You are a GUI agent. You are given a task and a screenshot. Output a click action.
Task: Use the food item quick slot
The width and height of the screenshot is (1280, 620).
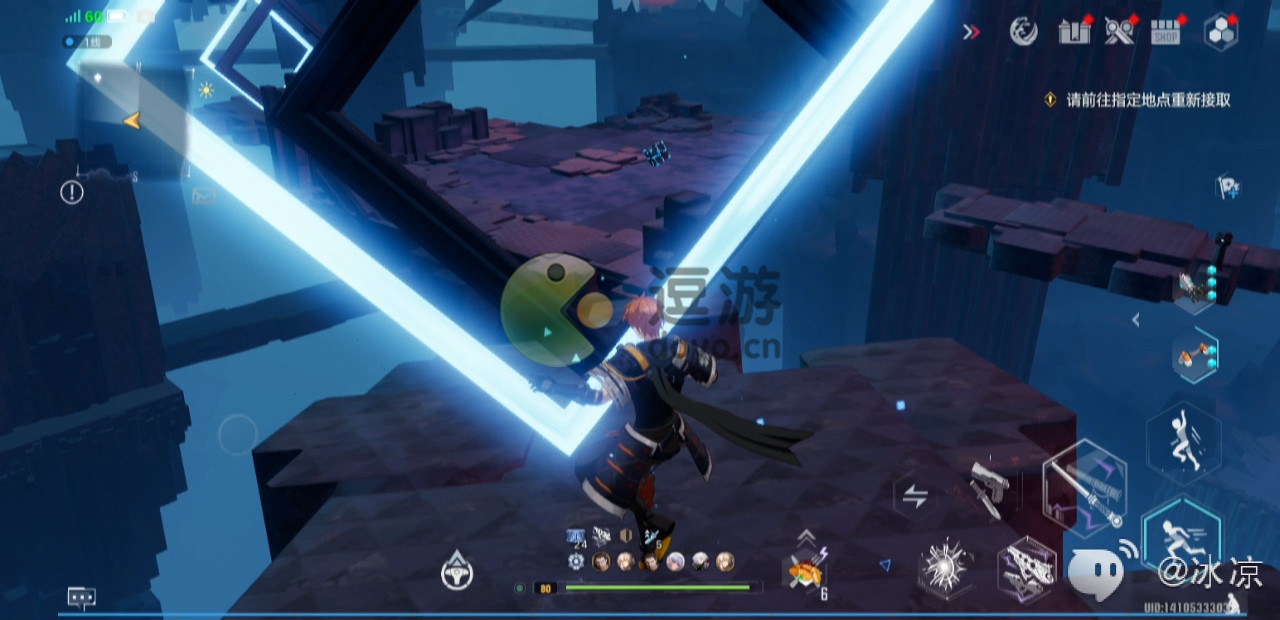click(x=804, y=573)
